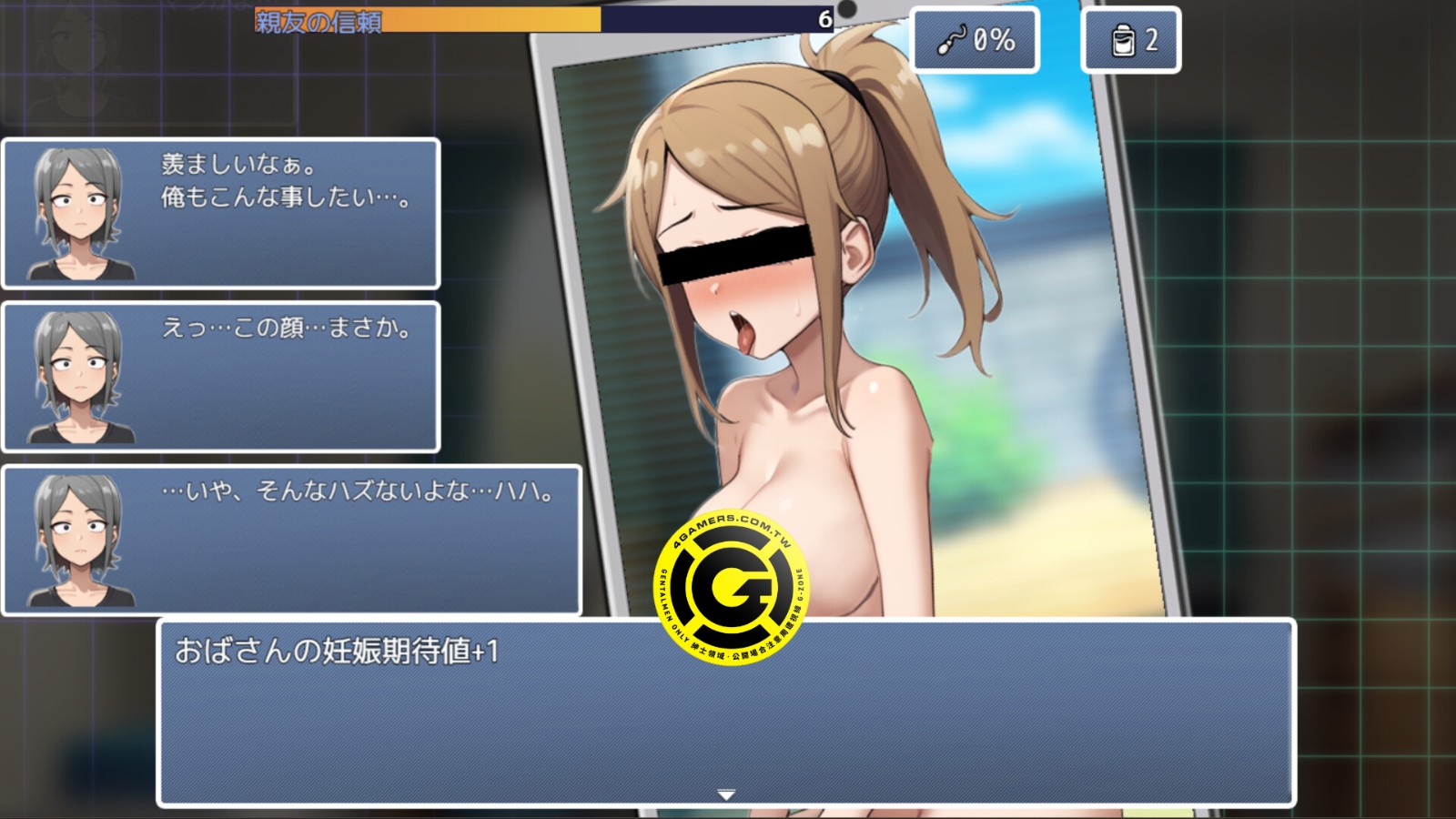The image size is (1456, 819).
Task: Click the dark round dot beside the trust gauge
Action: [849, 8]
